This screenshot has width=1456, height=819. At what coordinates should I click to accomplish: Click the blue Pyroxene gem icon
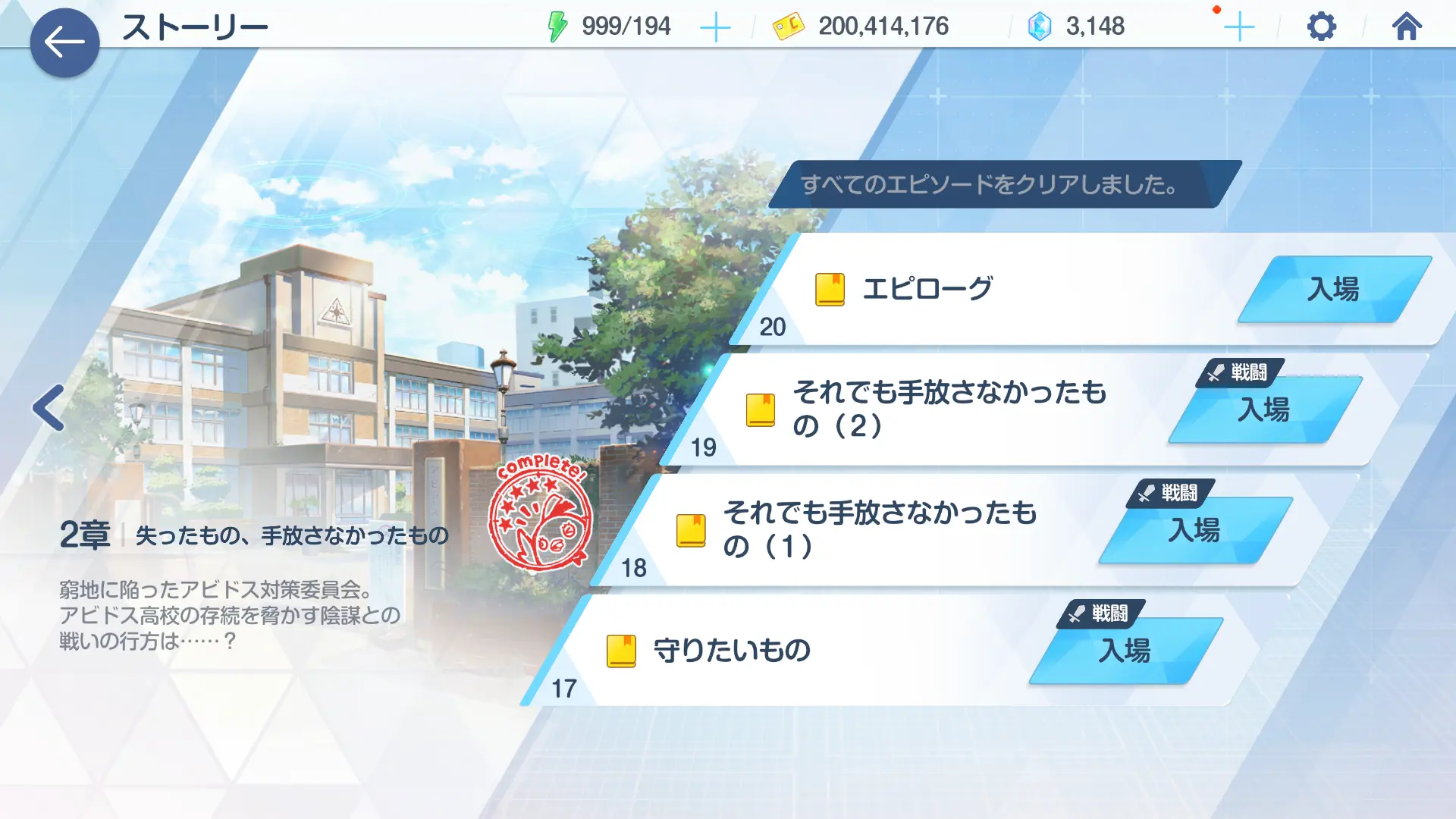[x=1039, y=25]
